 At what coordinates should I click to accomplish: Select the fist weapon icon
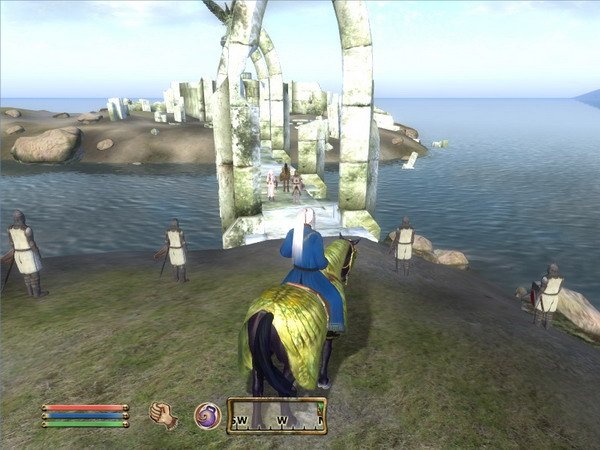(162, 414)
